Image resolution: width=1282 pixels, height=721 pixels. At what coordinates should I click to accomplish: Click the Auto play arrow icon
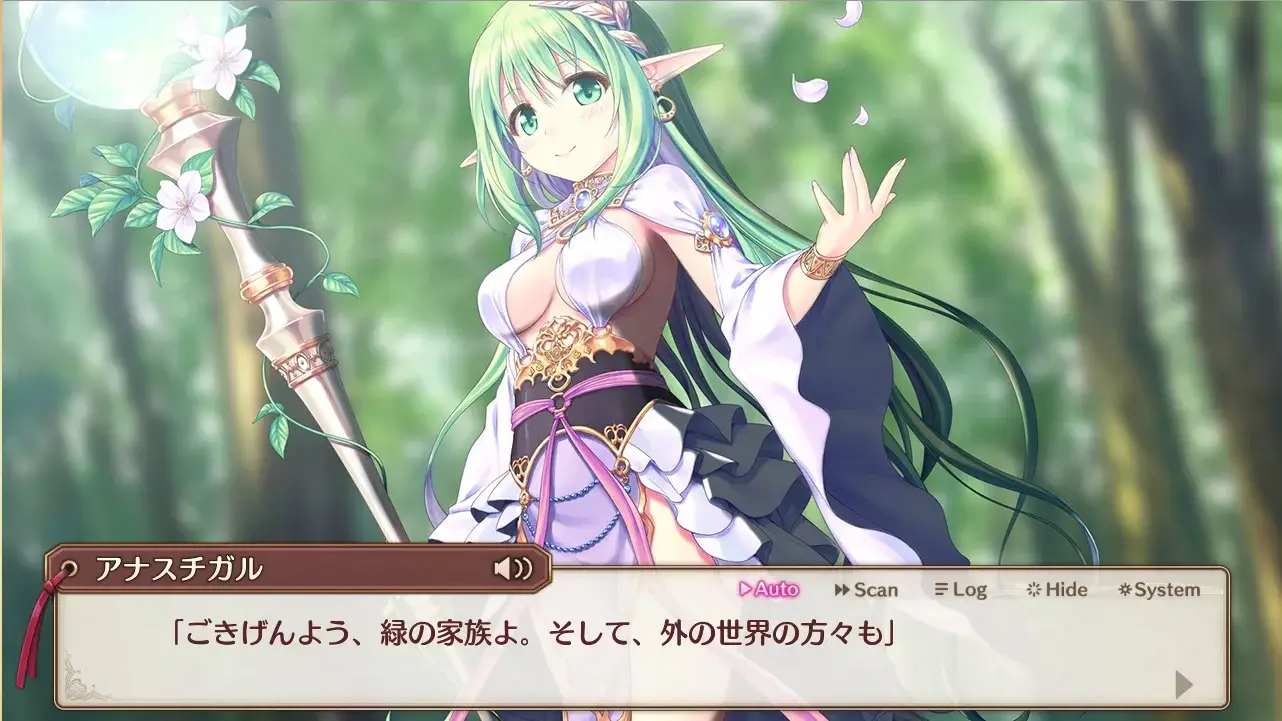(x=747, y=590)
